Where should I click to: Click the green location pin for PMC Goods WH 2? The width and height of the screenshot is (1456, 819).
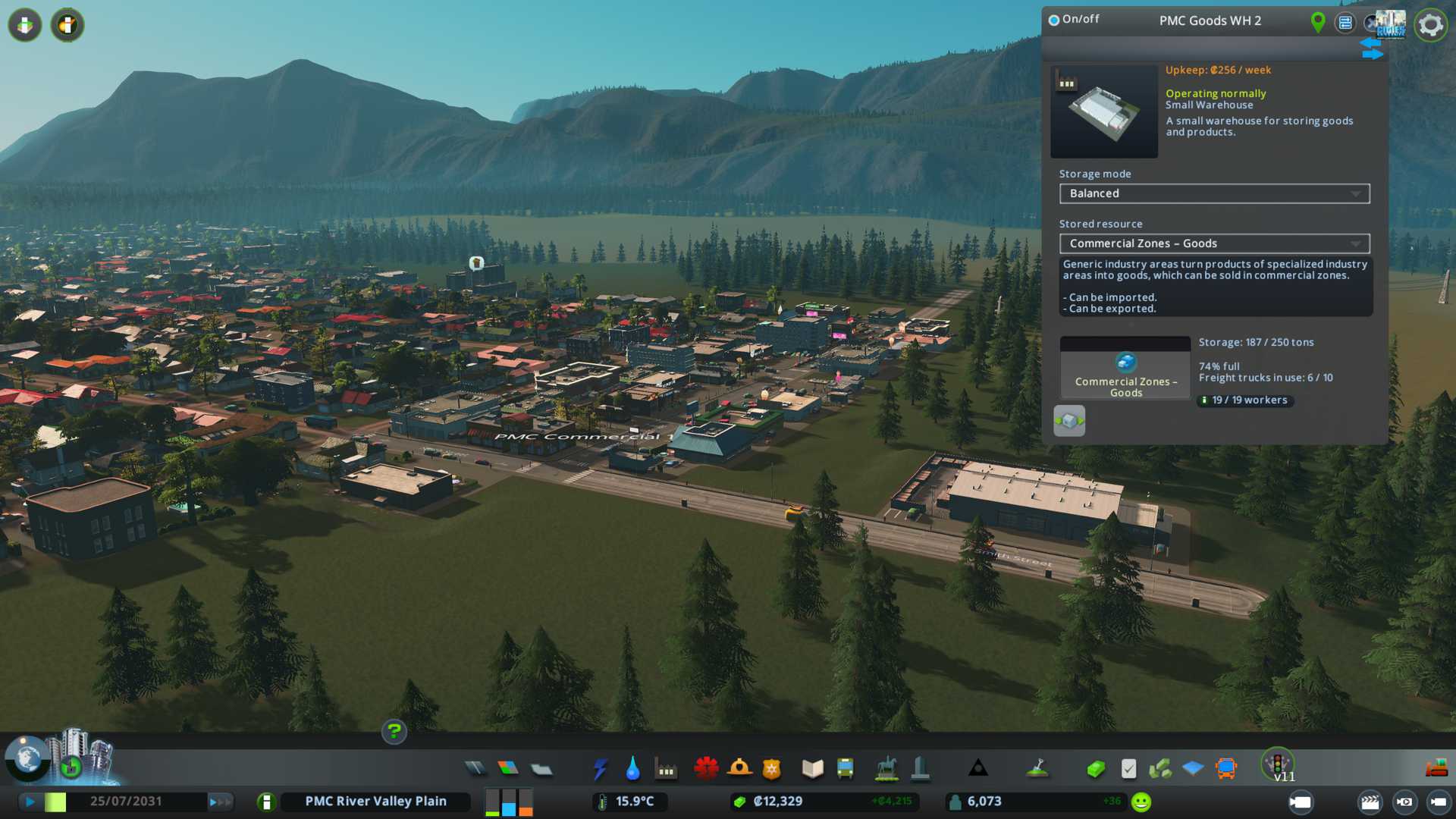coord(1318,23)
